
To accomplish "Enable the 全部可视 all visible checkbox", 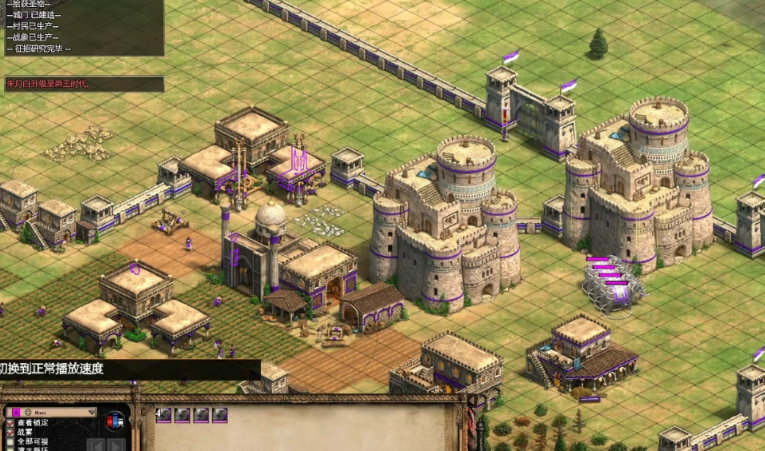I will pyautogui.click(x=10, y=441).
